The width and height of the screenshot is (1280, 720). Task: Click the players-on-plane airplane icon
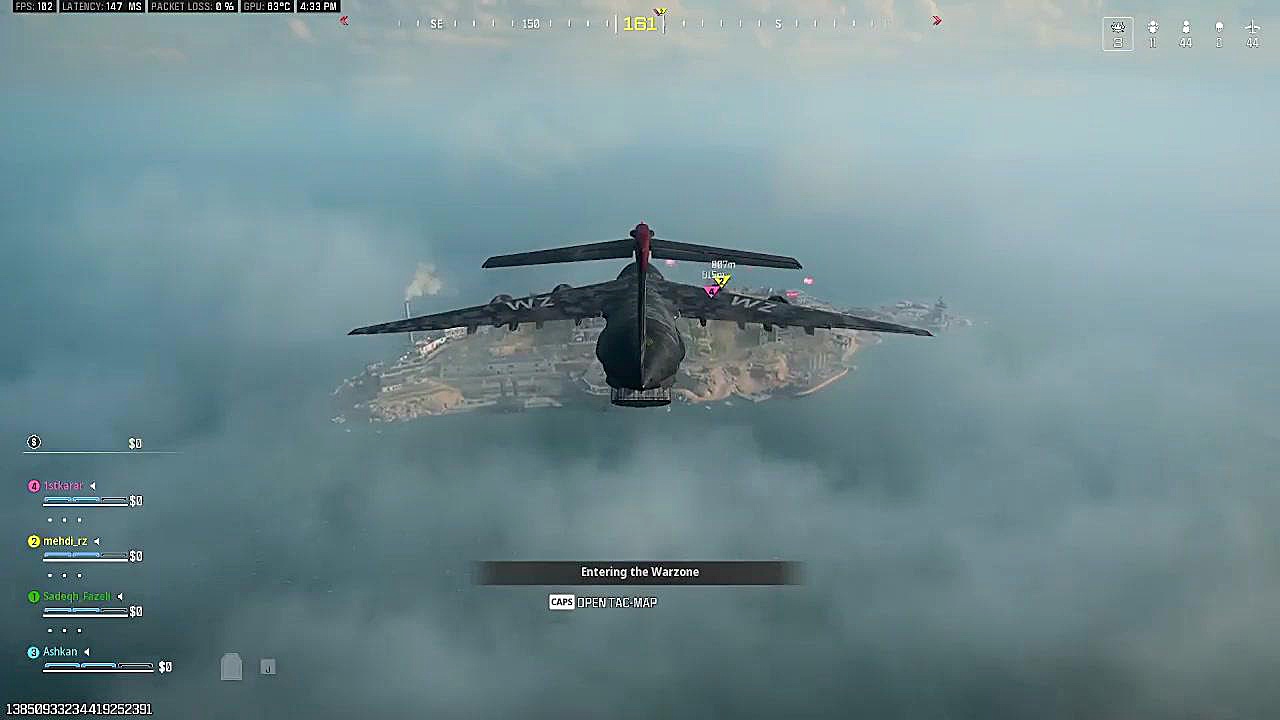(1252, 28)
